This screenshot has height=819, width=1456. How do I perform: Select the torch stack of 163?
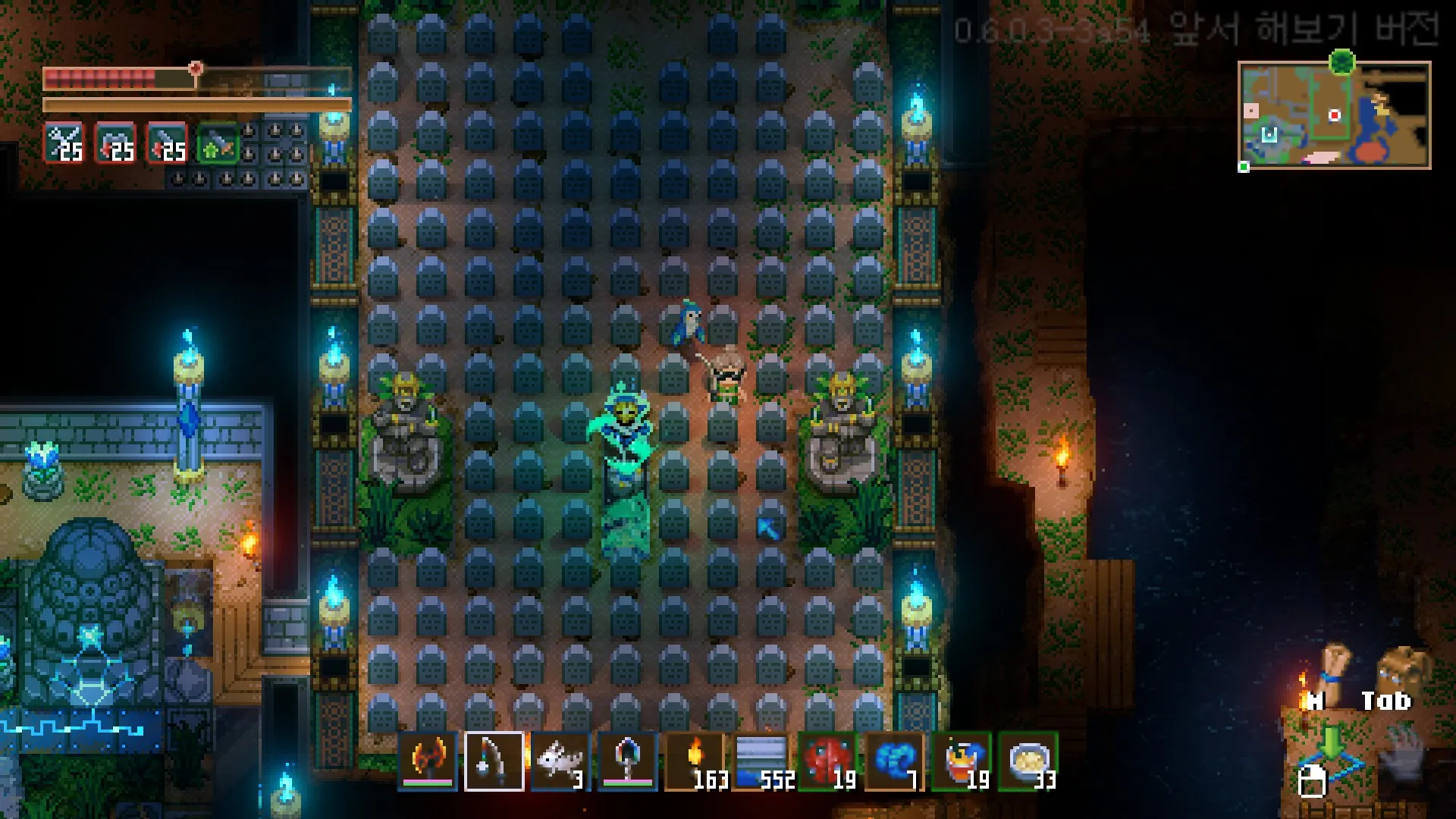click(x=694, y=761)
